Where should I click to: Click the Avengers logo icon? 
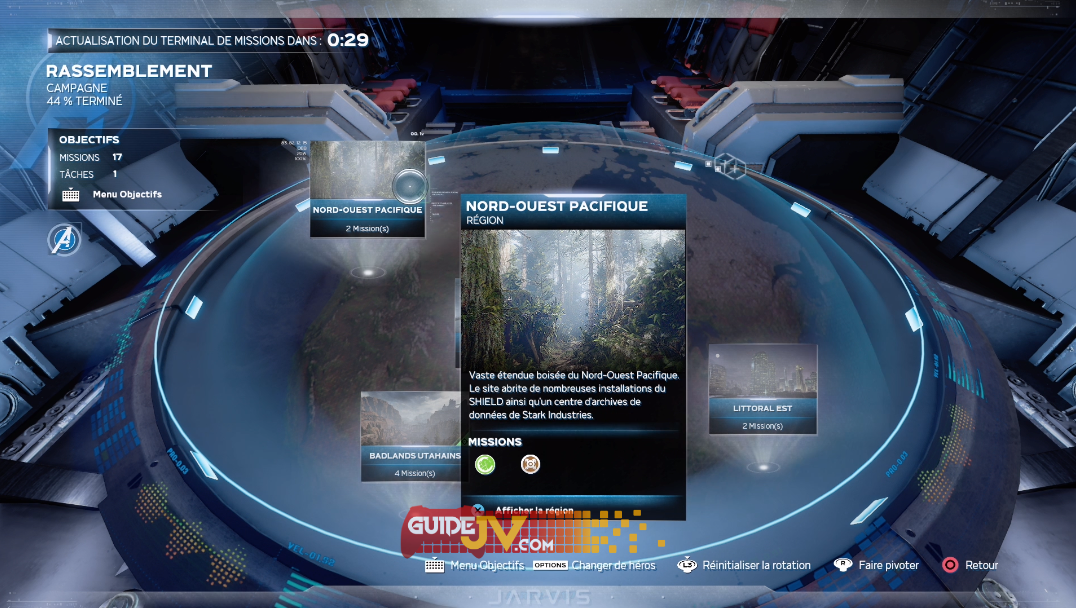(64, 239)
